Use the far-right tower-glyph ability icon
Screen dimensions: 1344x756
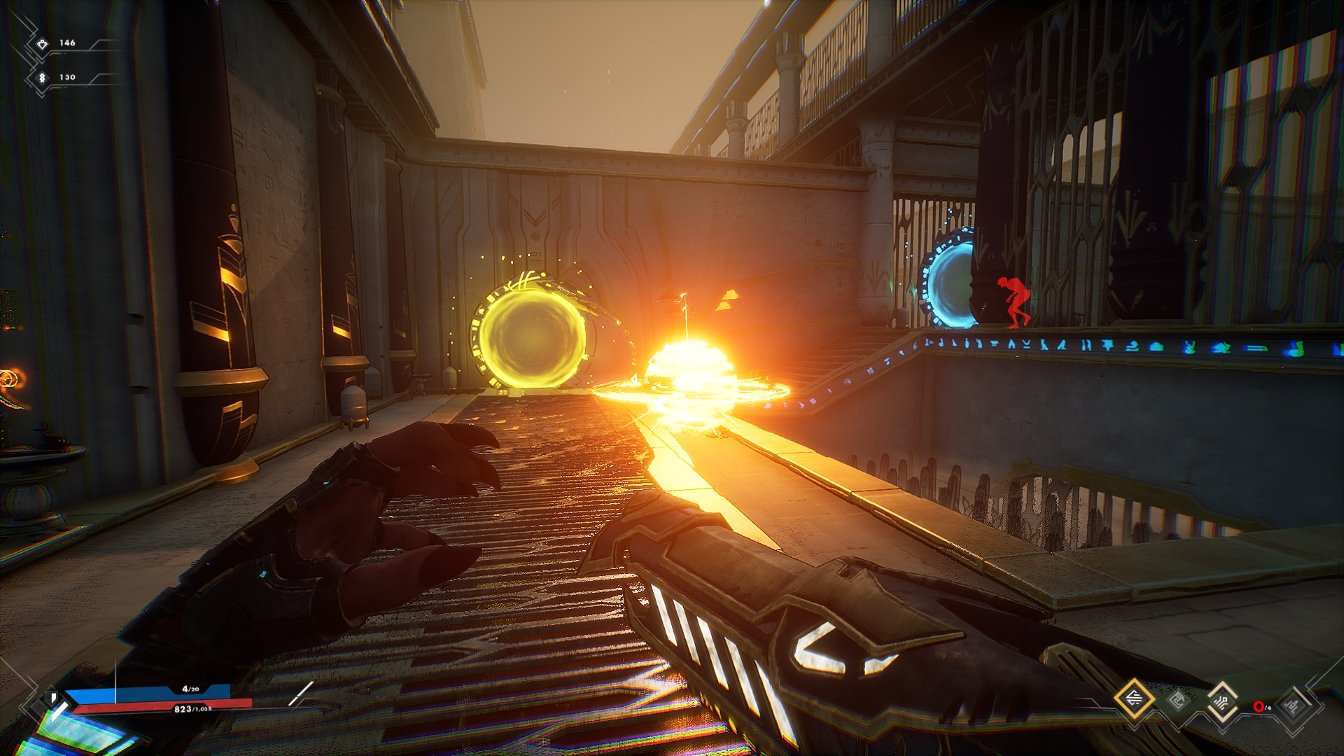(1293, 707)
